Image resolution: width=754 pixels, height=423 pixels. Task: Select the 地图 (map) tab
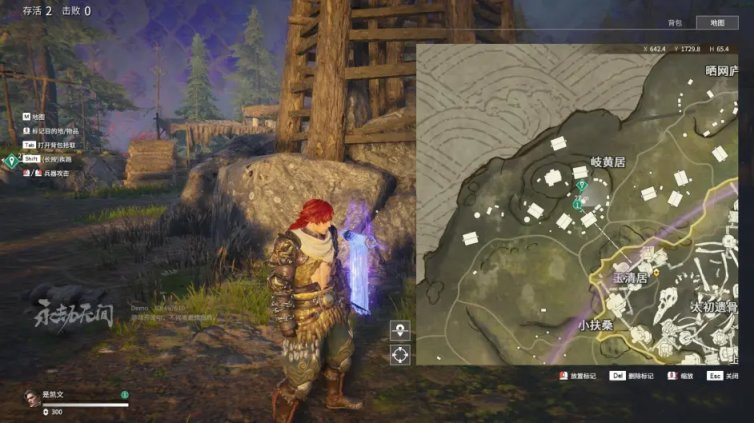point(717,23)
